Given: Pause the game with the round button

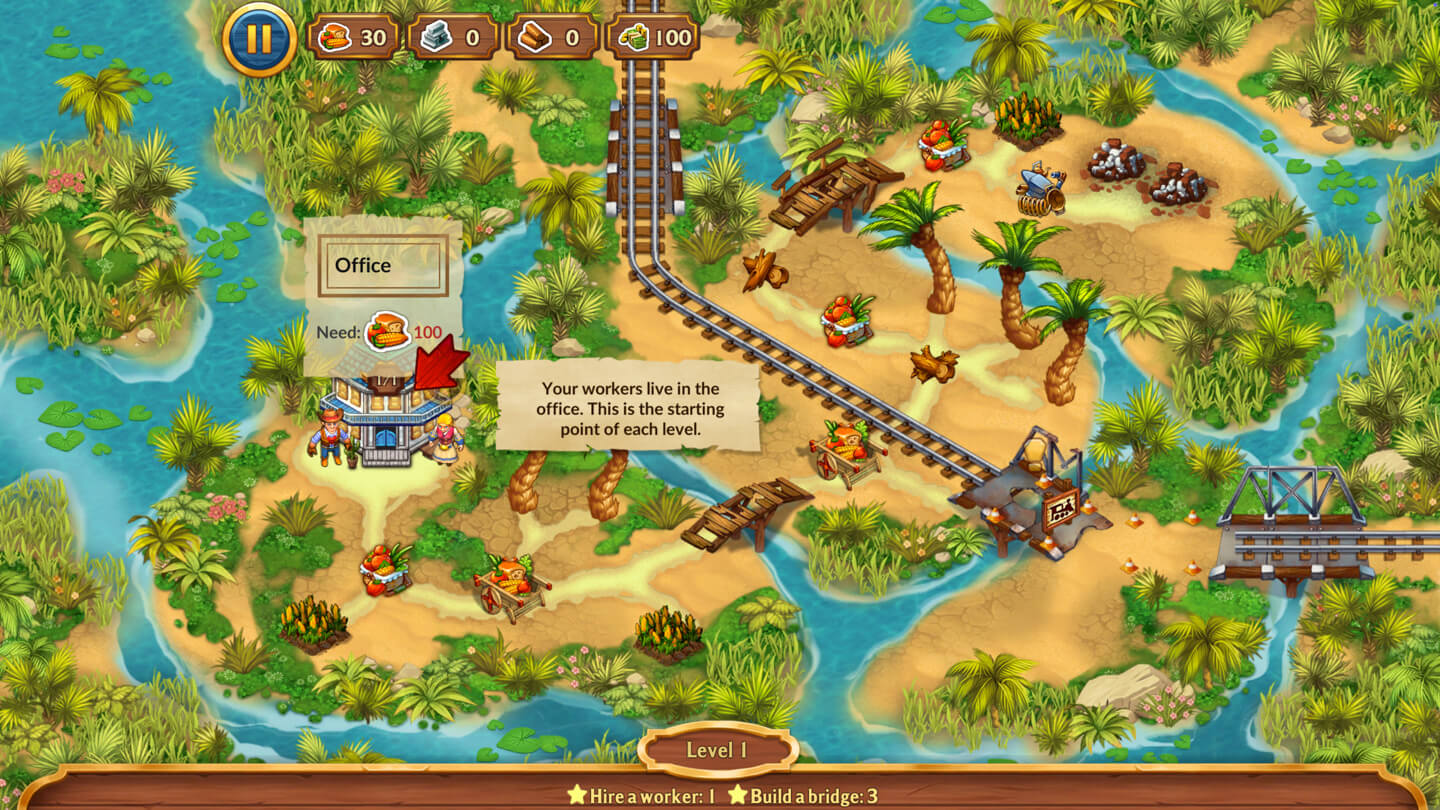Looking at the screenshot, I should tap(259, 39).
